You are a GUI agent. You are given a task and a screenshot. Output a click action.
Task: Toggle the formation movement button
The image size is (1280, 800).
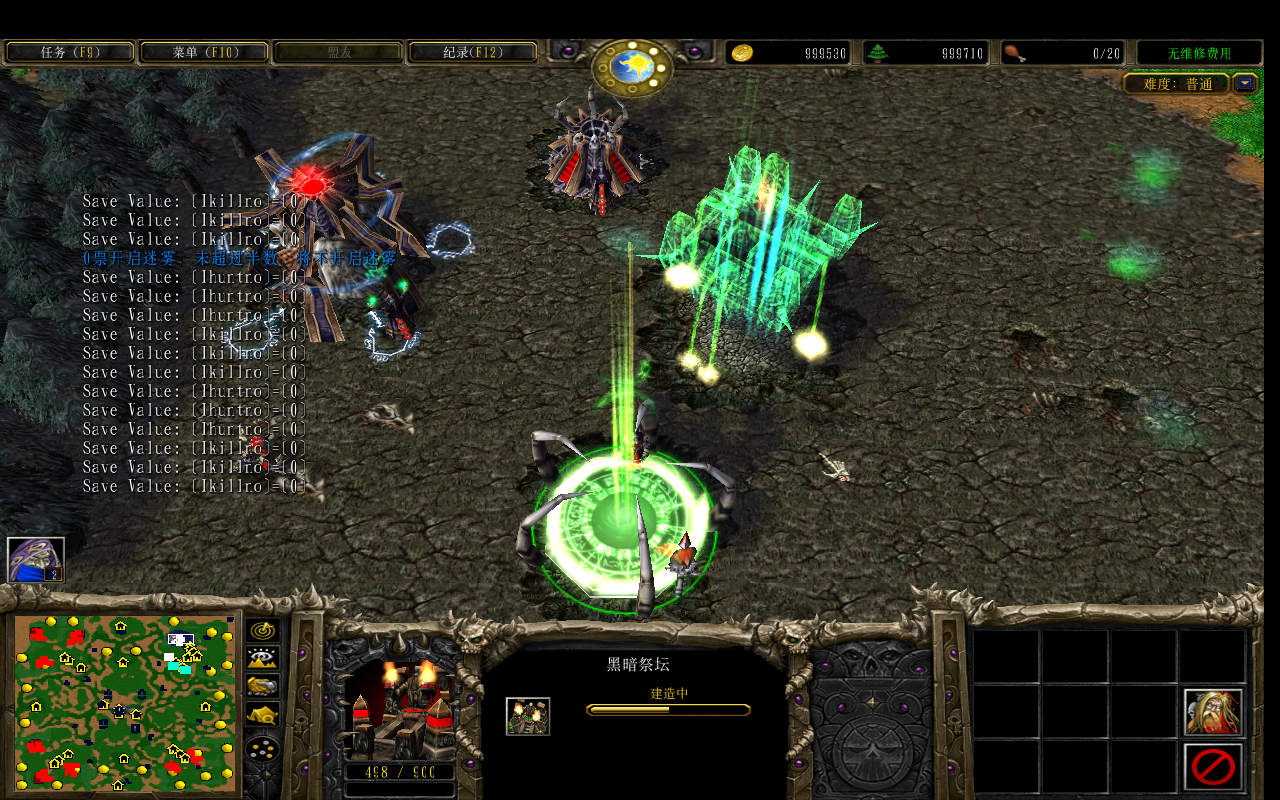263,749
